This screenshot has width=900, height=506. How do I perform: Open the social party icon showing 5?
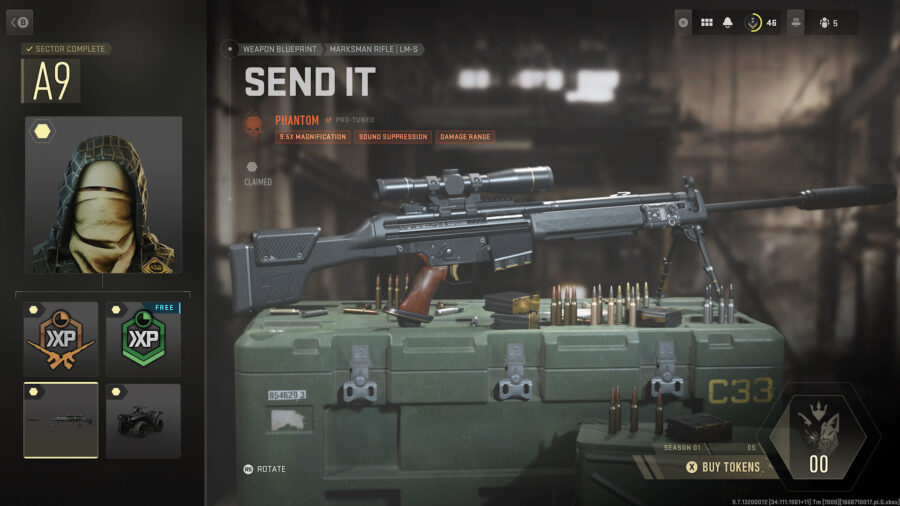pyautogui.click(x=826, y=22)
